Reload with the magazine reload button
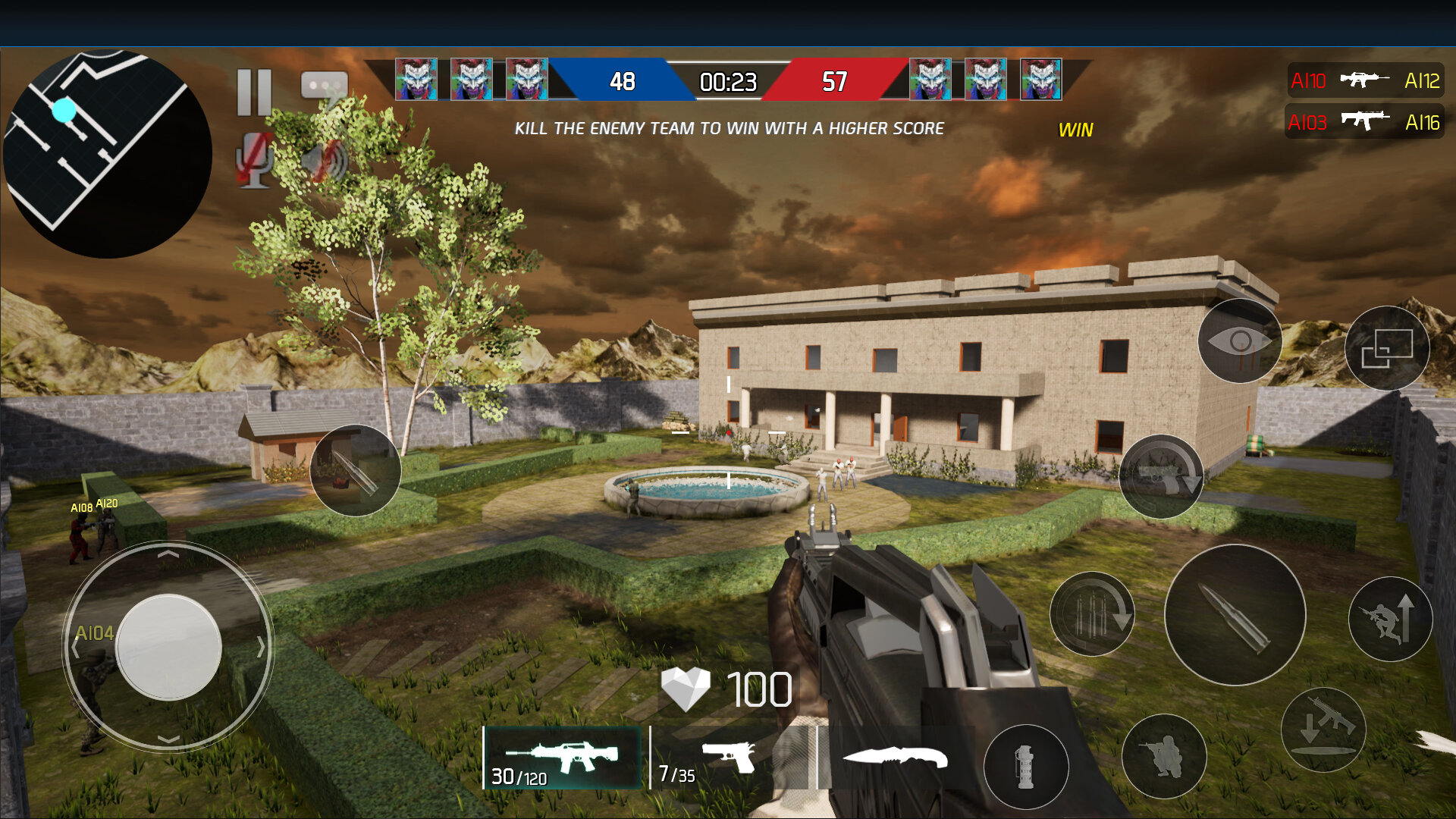The image size is (1456, 819). point(1092,613)
